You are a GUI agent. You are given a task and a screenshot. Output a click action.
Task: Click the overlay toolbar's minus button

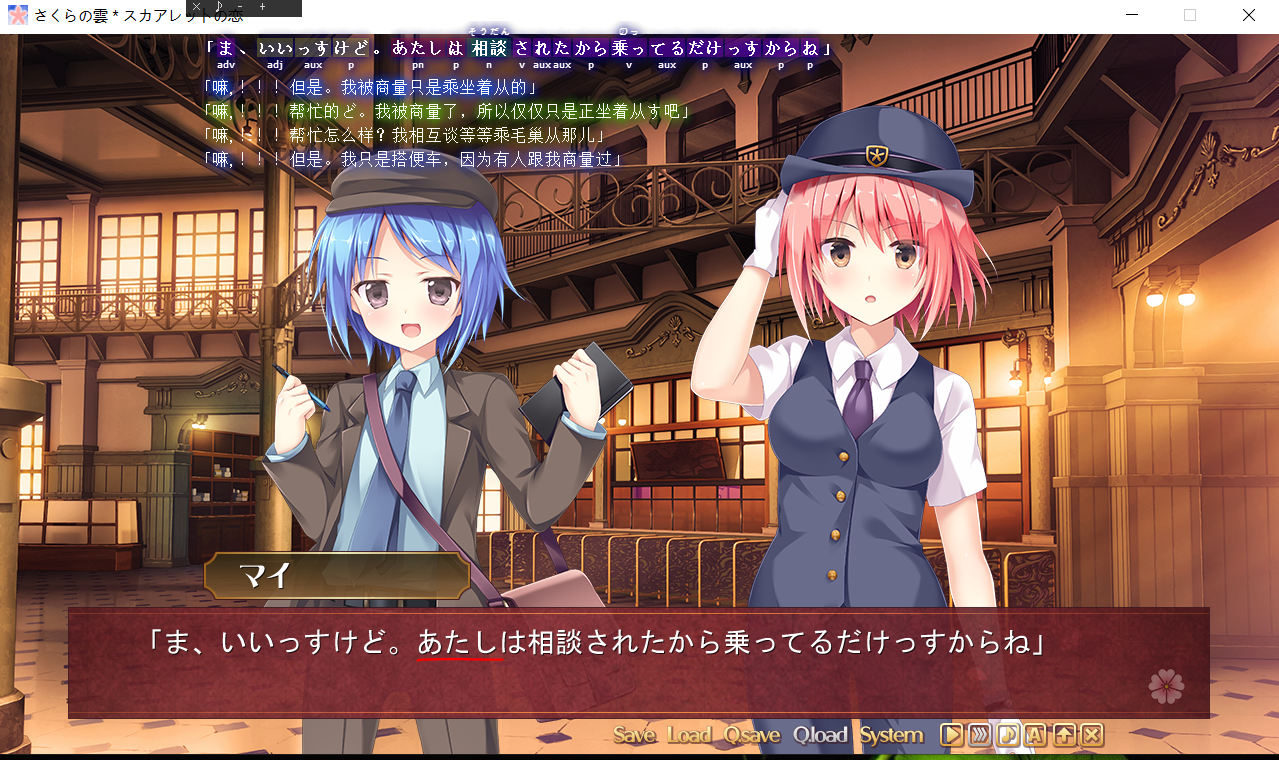[241, 7]
